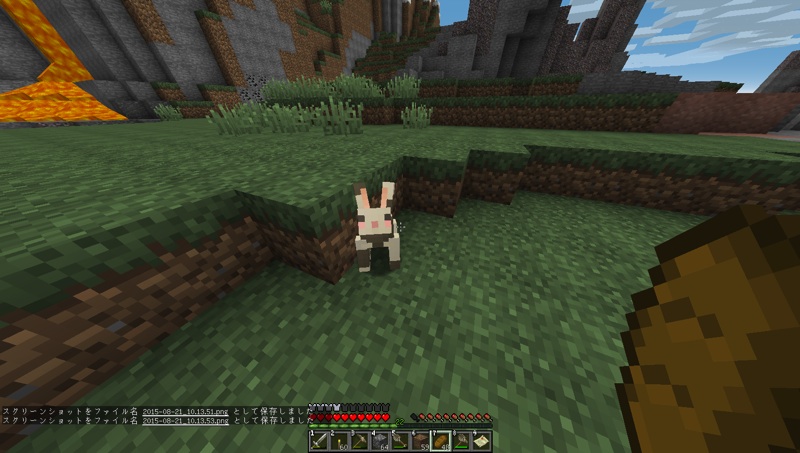Select the cobblestone stack of 64
800x453 pixels.
click(380, 440)
